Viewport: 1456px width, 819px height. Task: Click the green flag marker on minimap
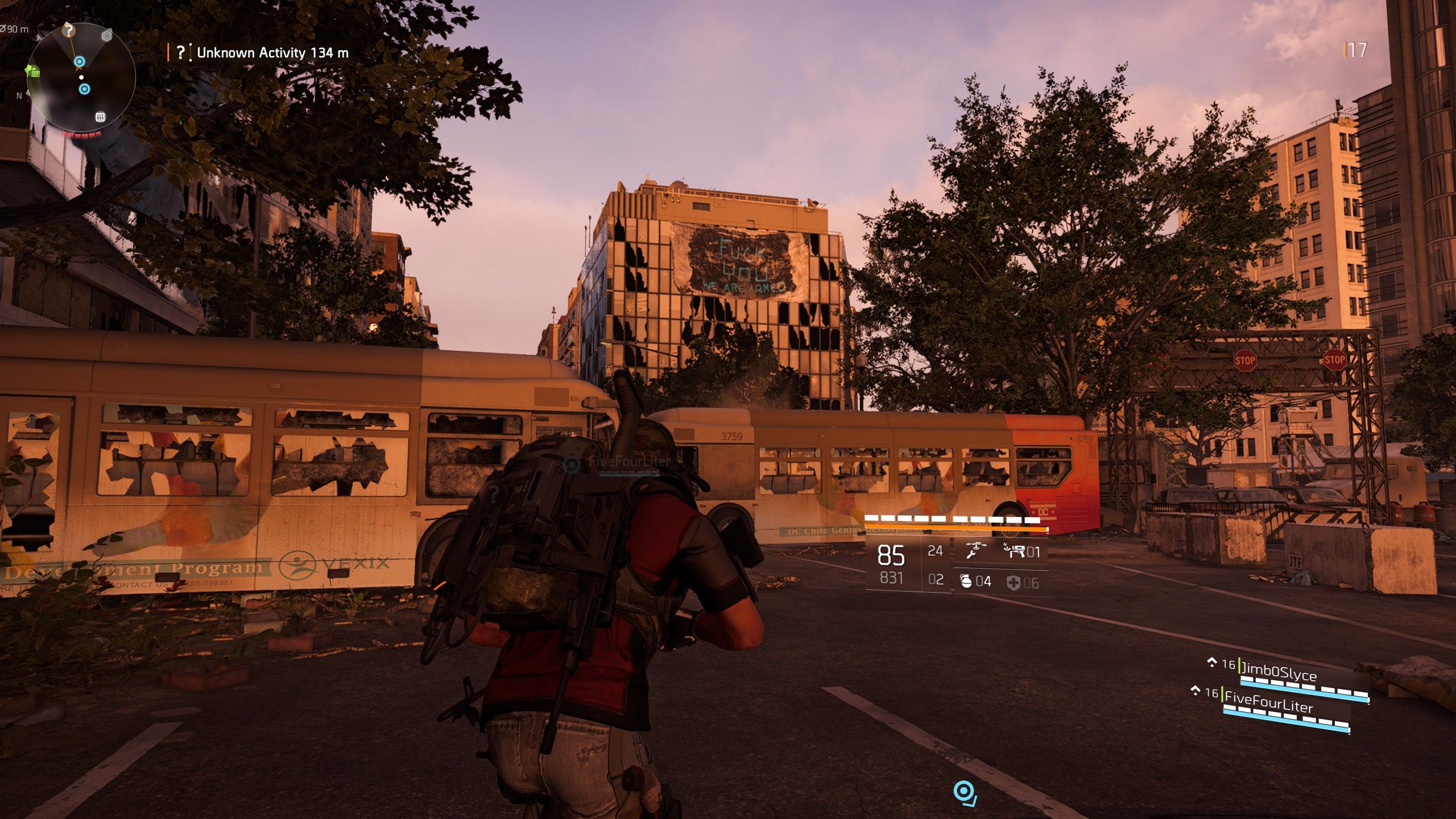[x=34, y=72]
